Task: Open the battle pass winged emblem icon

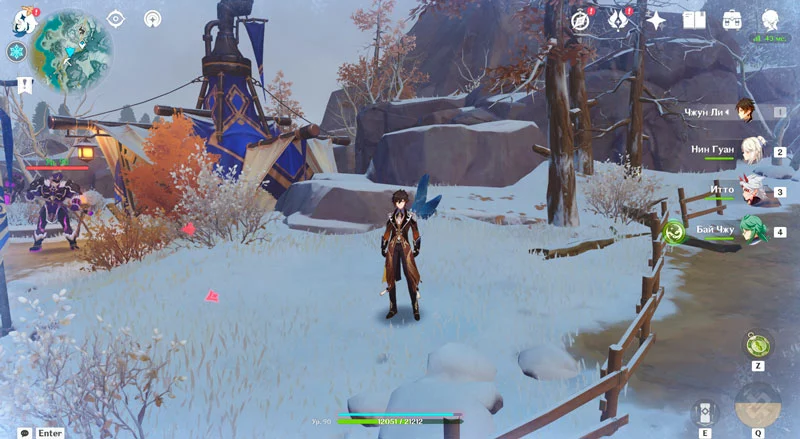Action: coord(618,20)
